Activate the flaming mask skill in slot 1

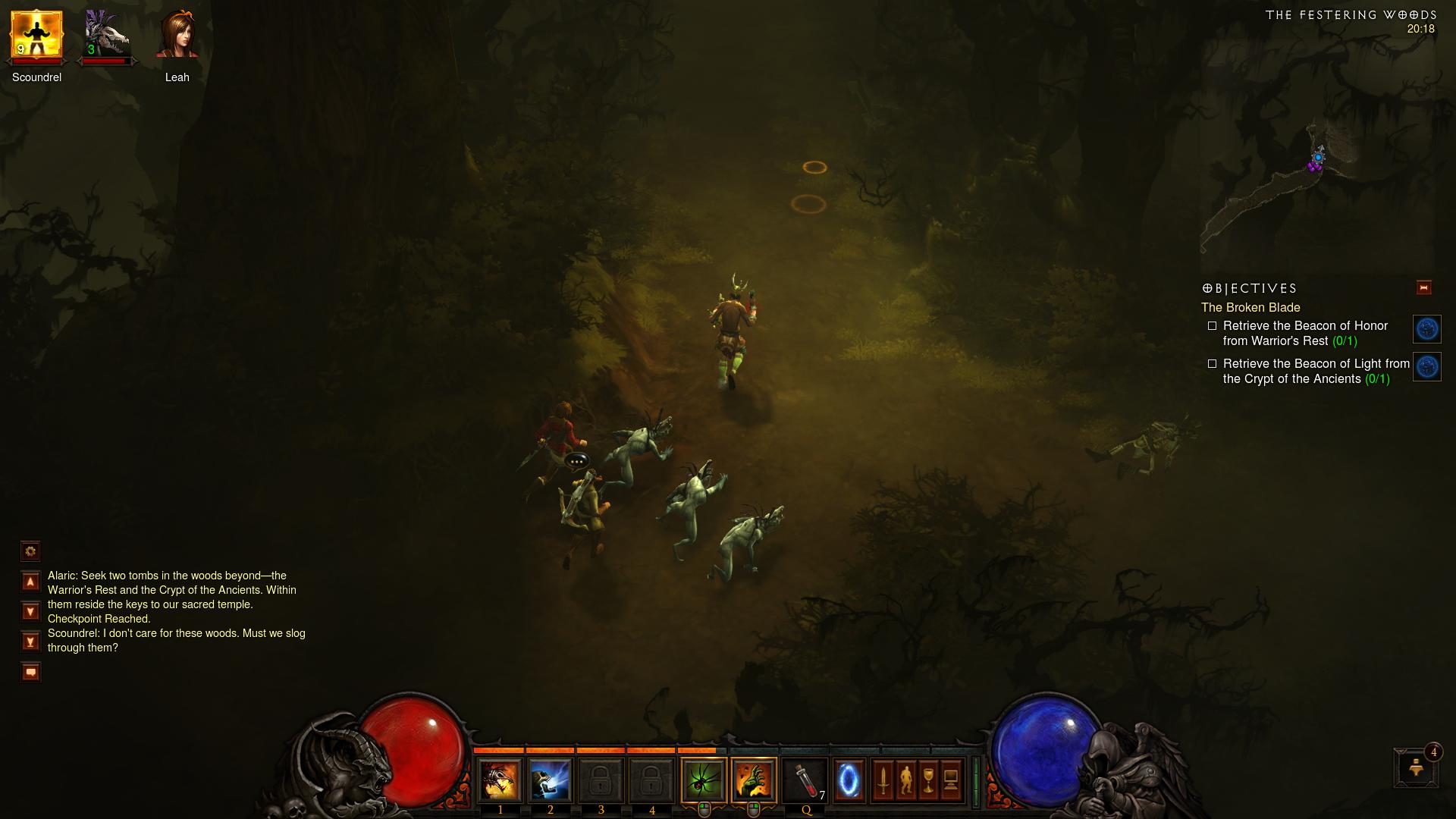500,780
